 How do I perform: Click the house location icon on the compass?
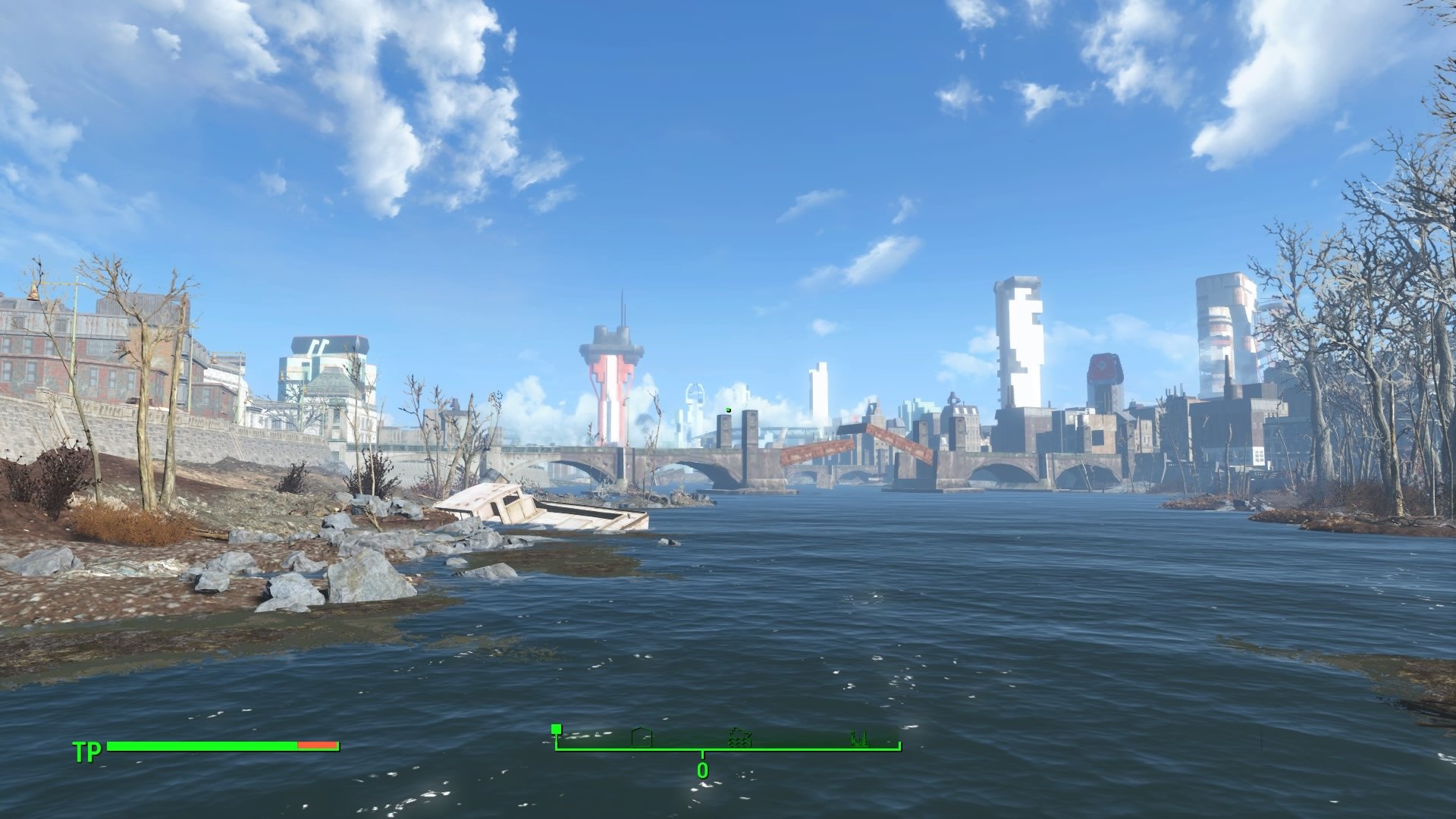[x=641, y=737]
